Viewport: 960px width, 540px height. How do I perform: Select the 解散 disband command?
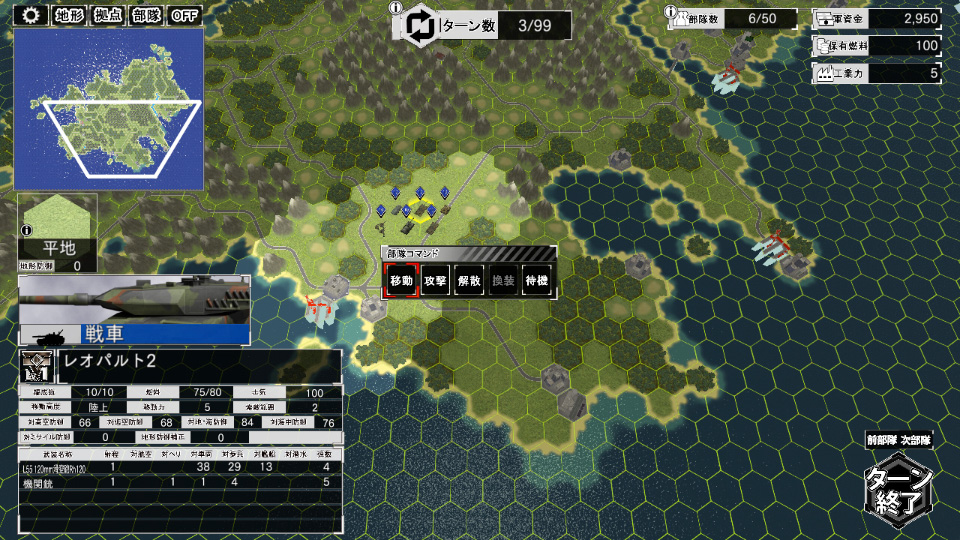(x=469, y=281)
